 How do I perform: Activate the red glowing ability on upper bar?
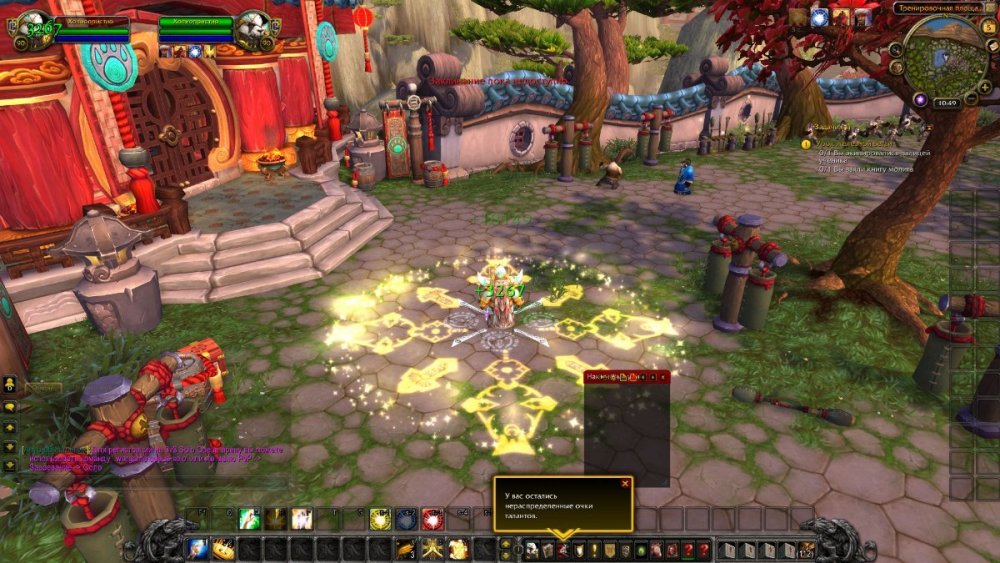click(x=432, y=518)
